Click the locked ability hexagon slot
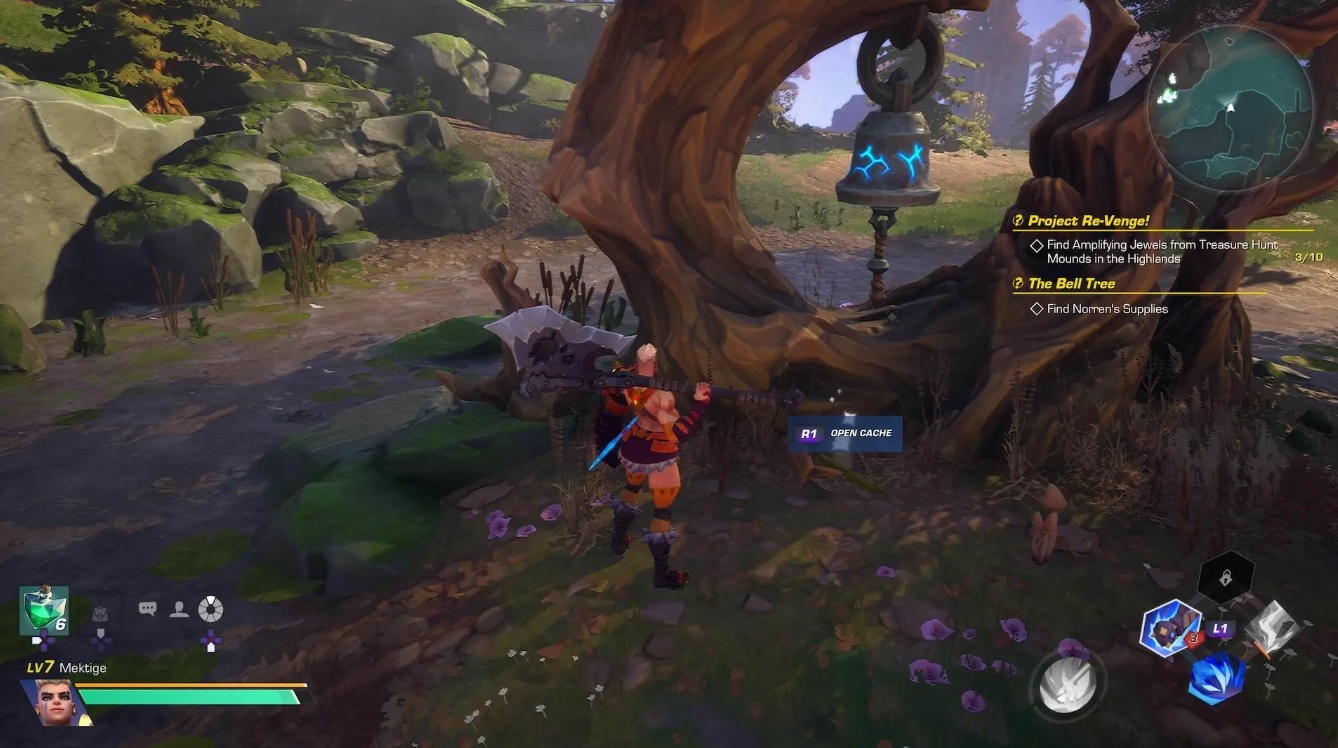1338x748 pixels. coord(1225,577)
